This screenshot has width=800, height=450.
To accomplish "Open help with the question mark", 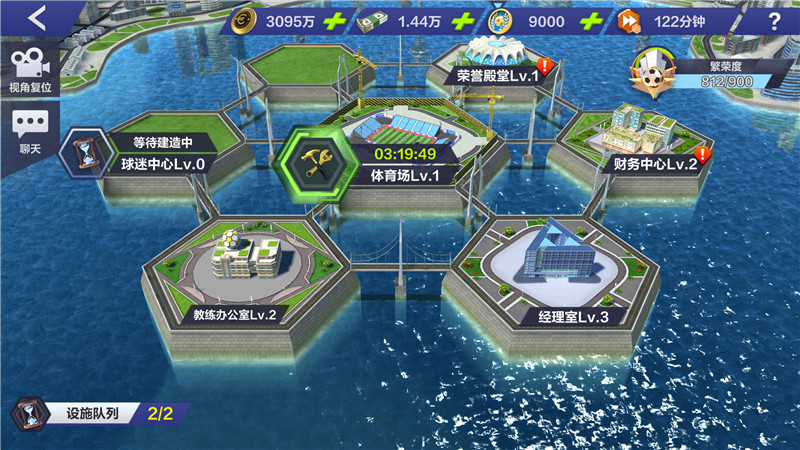I will click(x=774, y=22).
